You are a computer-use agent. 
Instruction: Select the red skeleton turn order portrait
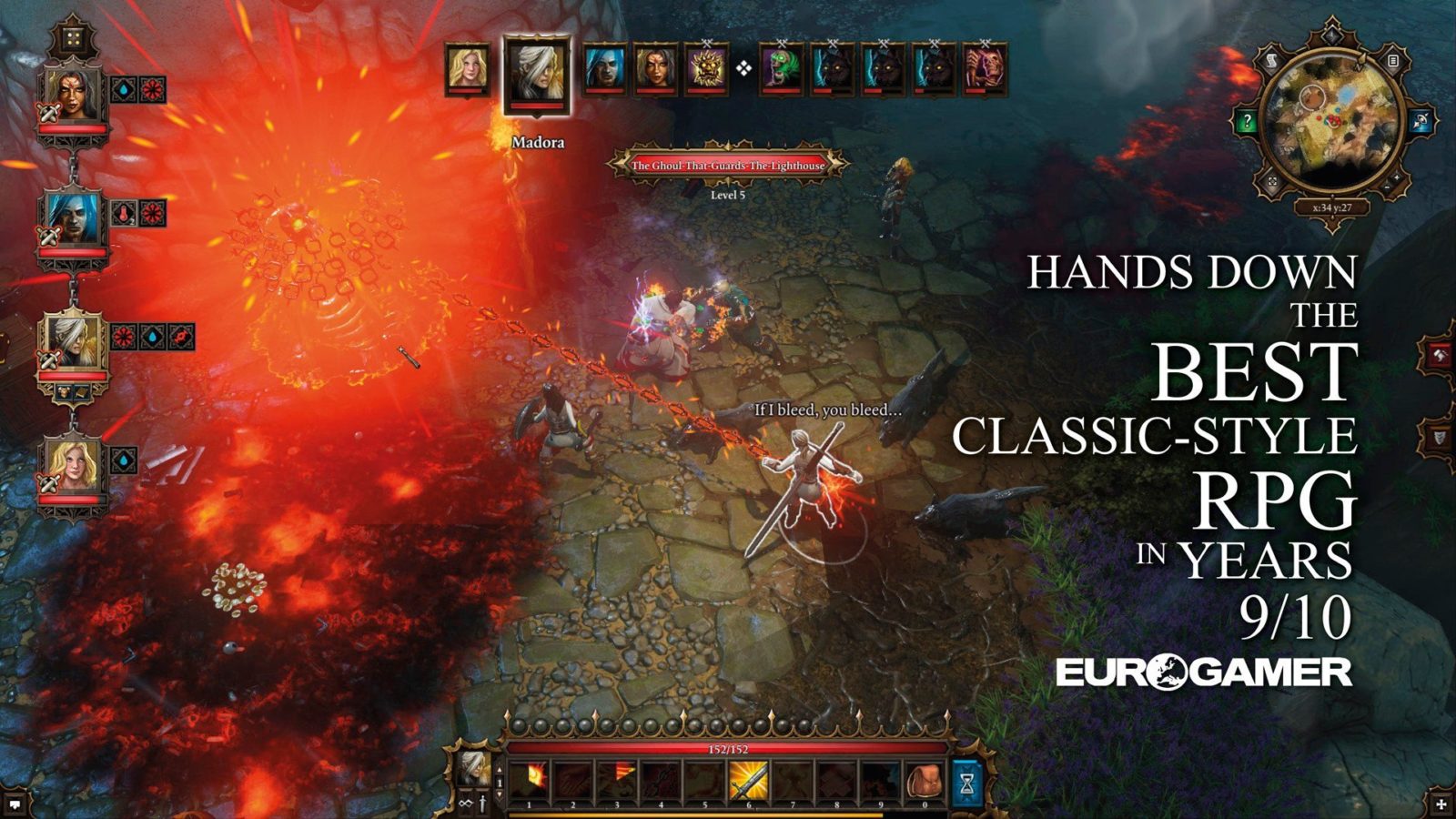[x=985, y=68]
